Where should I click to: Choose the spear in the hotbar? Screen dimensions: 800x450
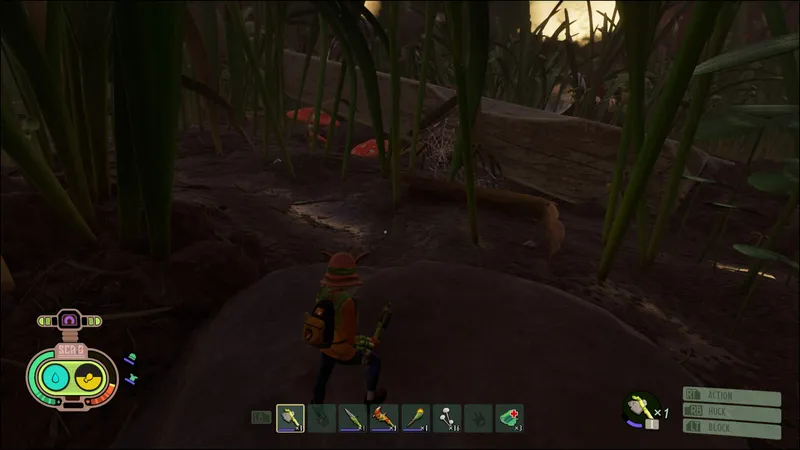coord(352,417)
